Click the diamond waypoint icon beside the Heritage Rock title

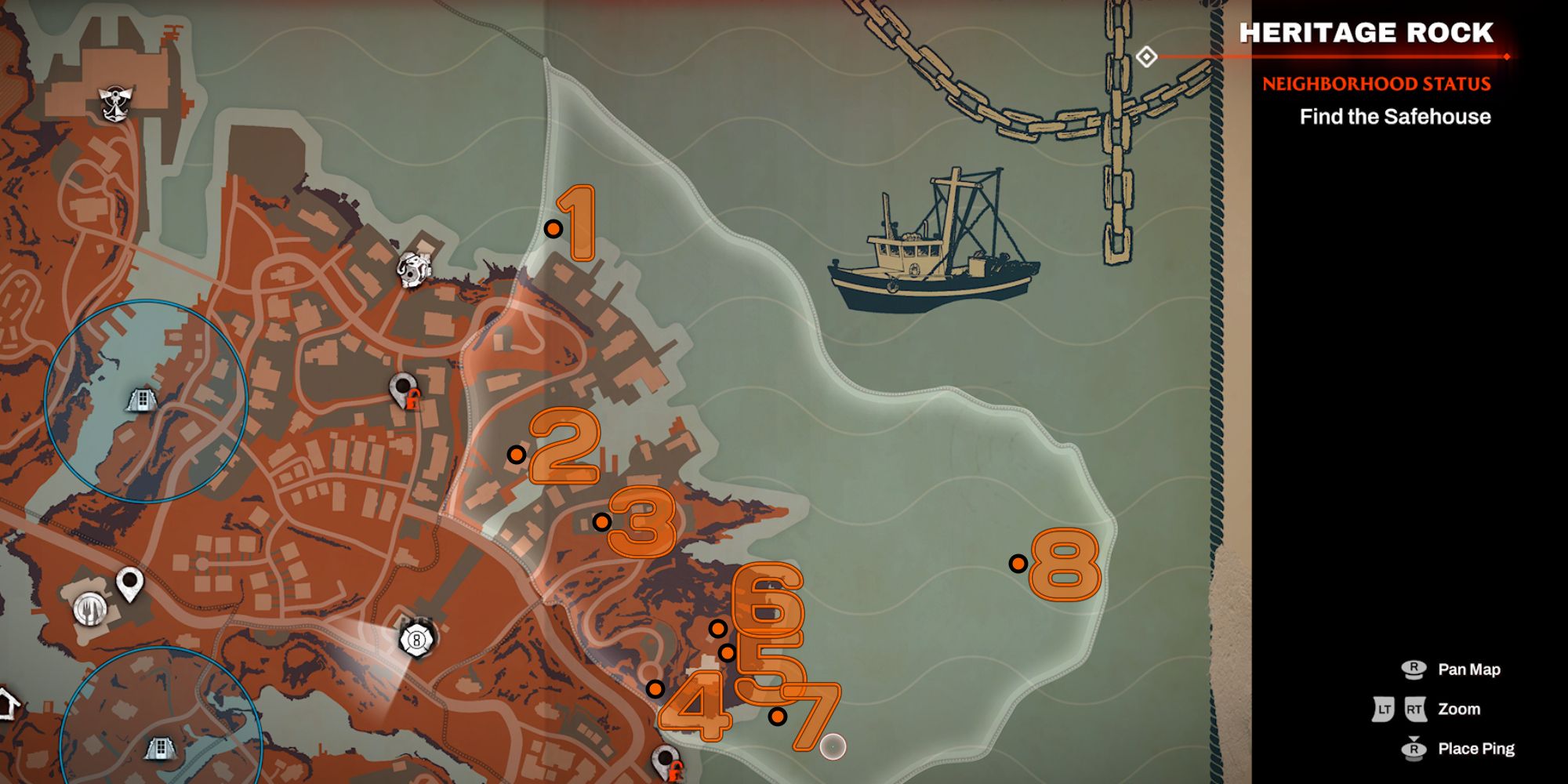(1146, 56)
